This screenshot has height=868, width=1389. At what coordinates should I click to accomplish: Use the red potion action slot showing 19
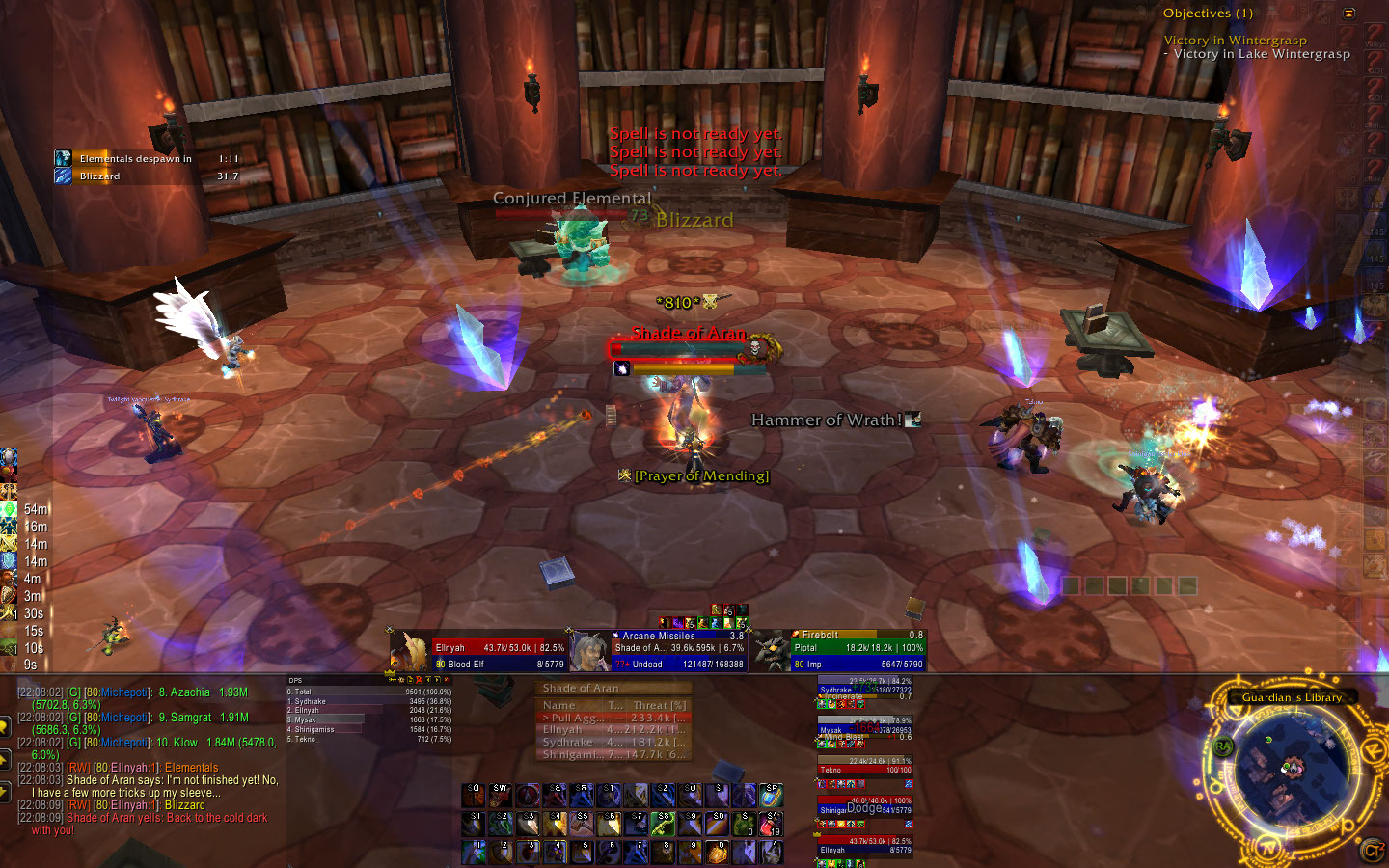point(770,824)
